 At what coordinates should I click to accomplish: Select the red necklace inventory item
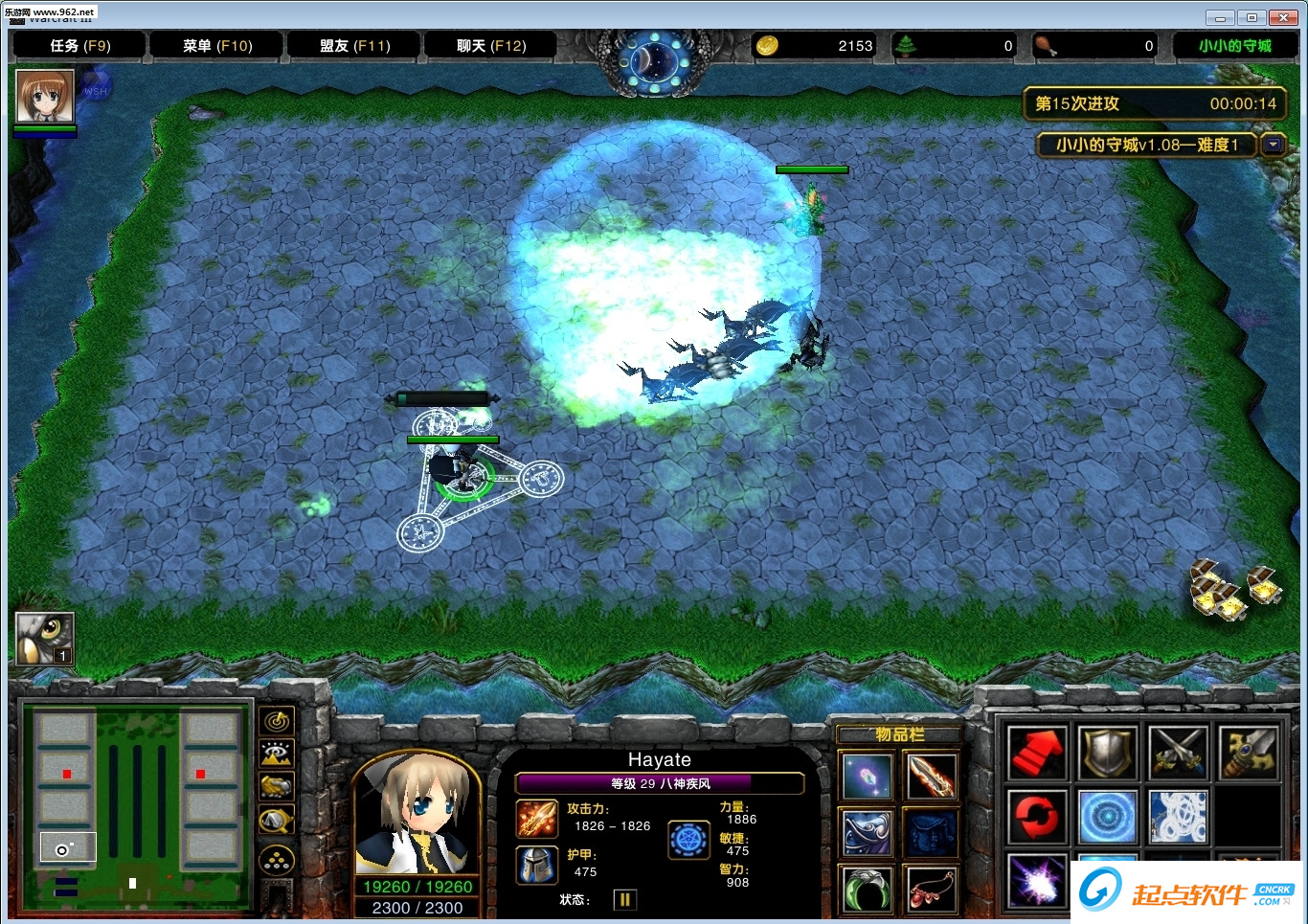[x=931, y=890]
